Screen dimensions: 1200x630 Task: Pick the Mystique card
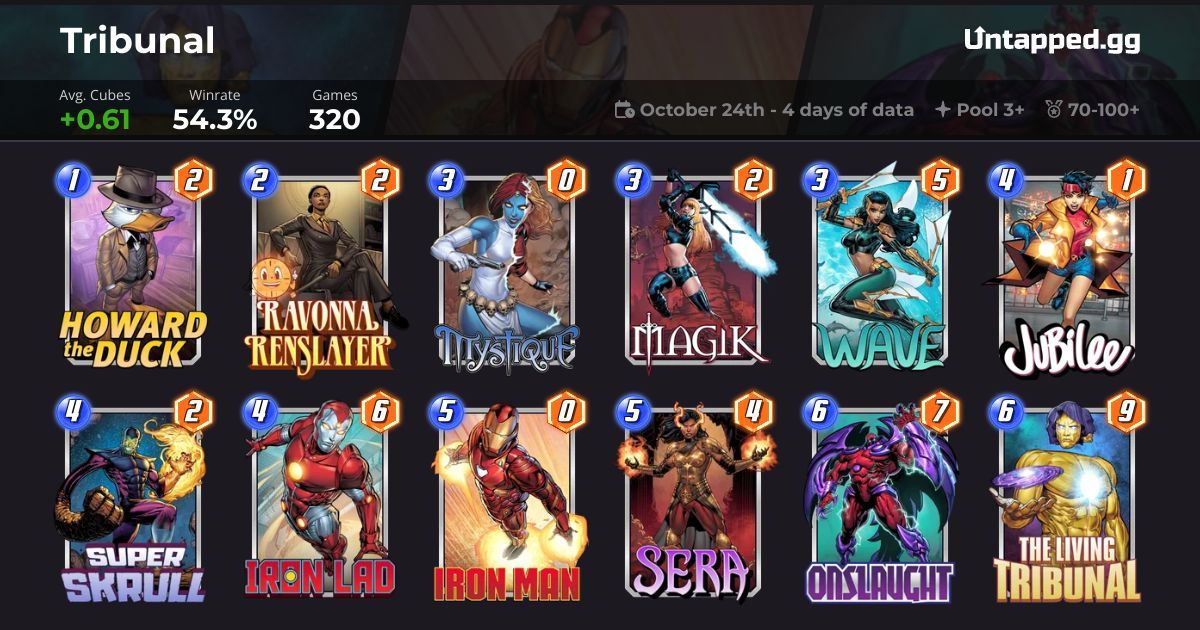pos(506,270)
